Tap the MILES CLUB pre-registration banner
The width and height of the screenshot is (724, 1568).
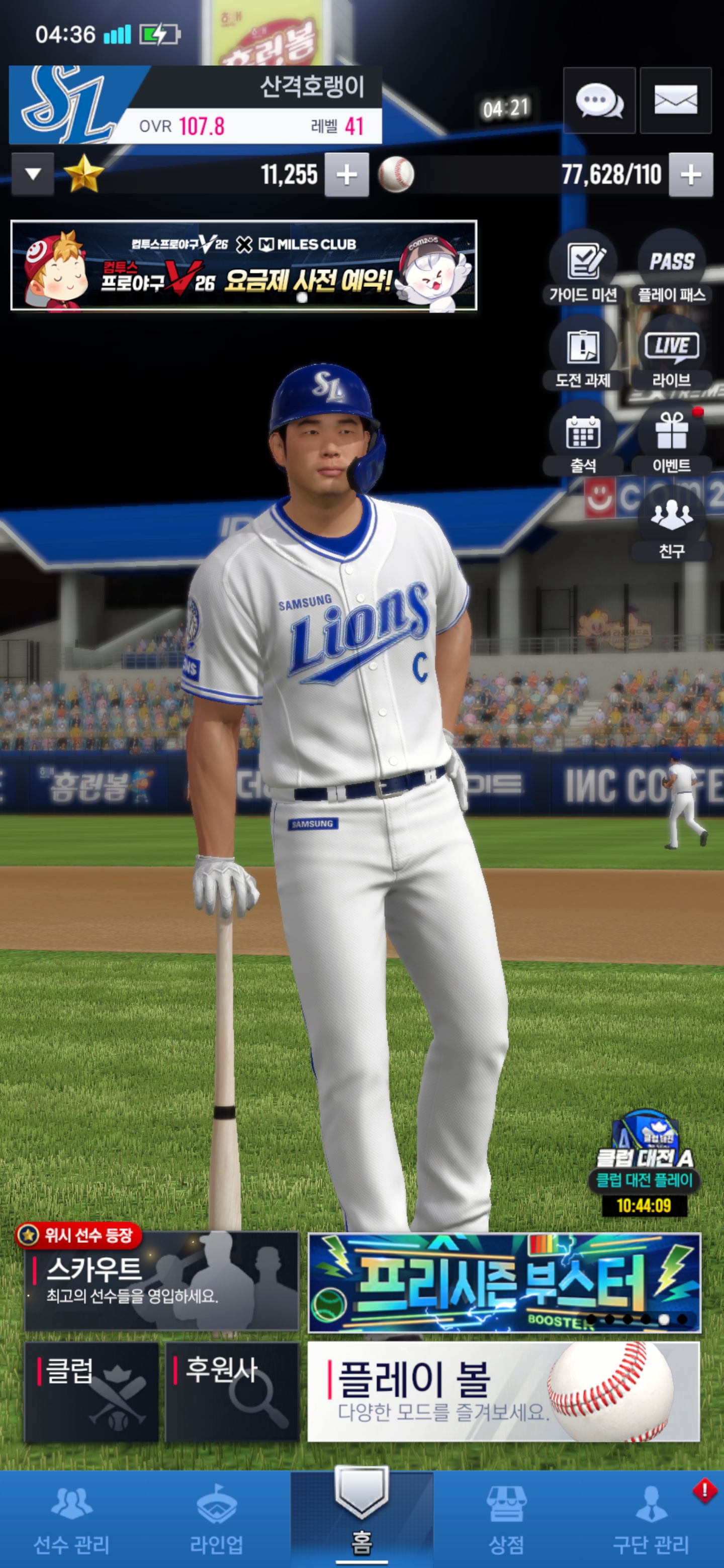pos(243,265)
